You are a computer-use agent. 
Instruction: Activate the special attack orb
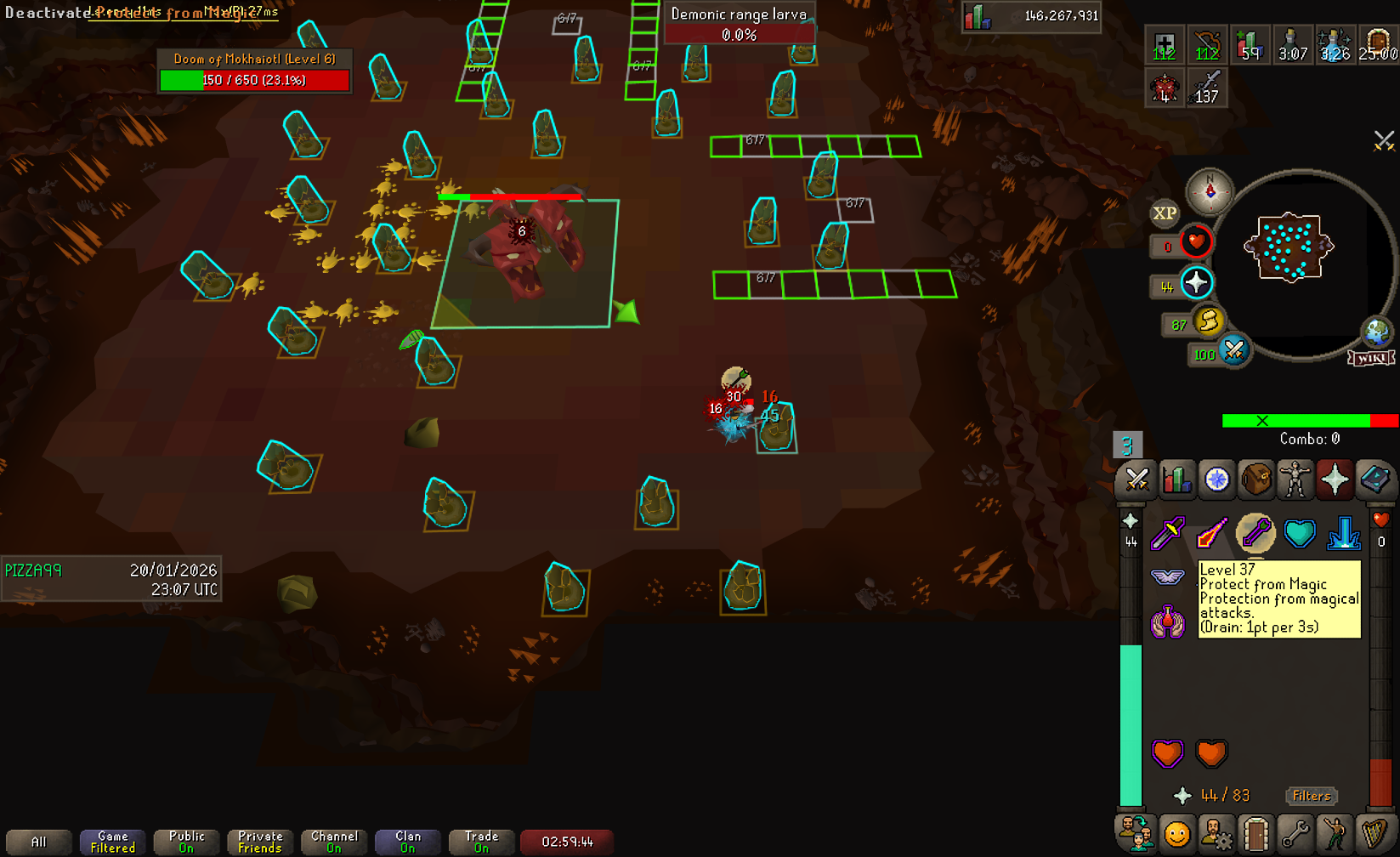click(x=1233, y=350)
